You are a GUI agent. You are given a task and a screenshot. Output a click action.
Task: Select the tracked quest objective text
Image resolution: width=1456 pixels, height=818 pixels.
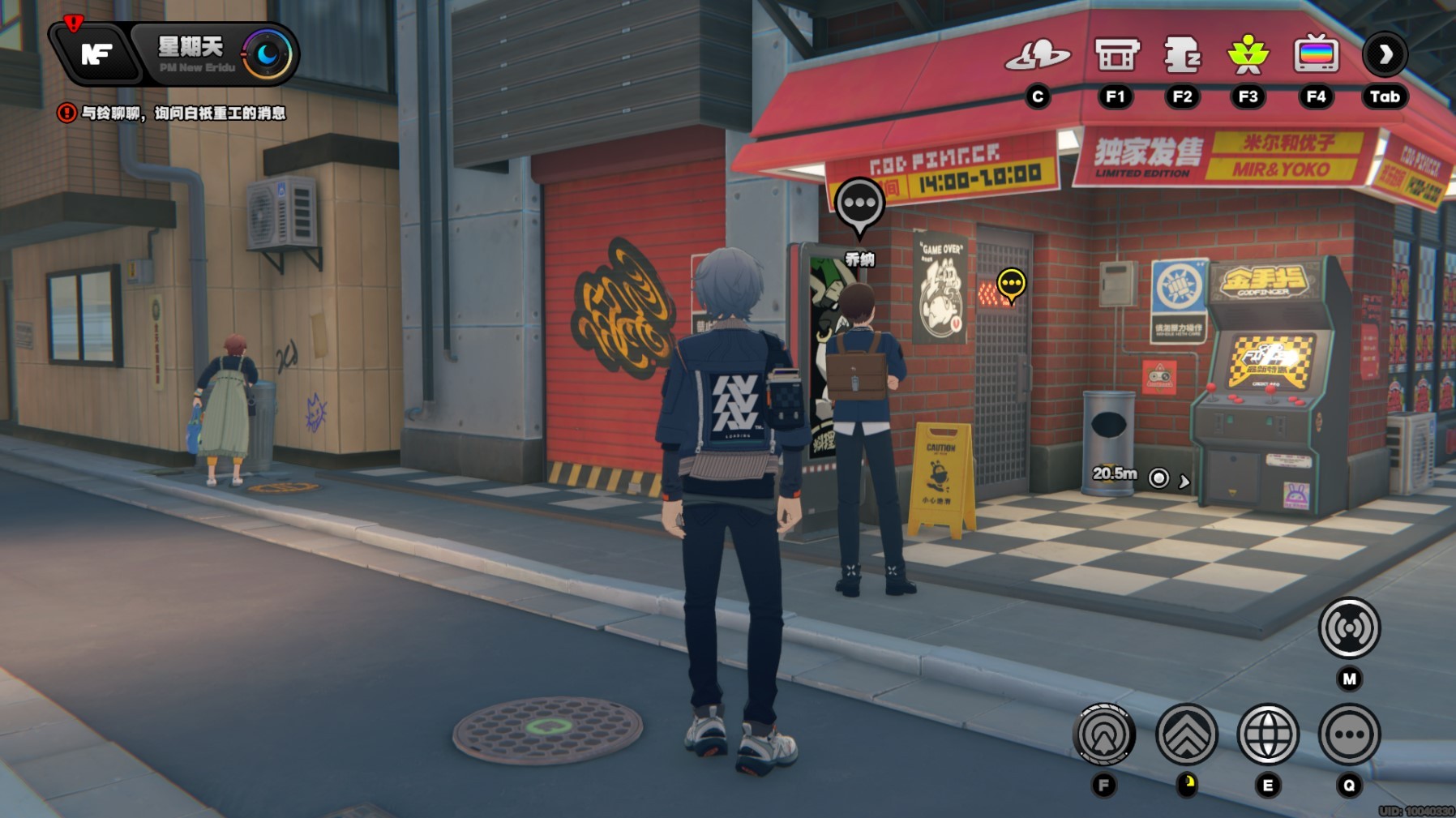click(x=182, y=113)
